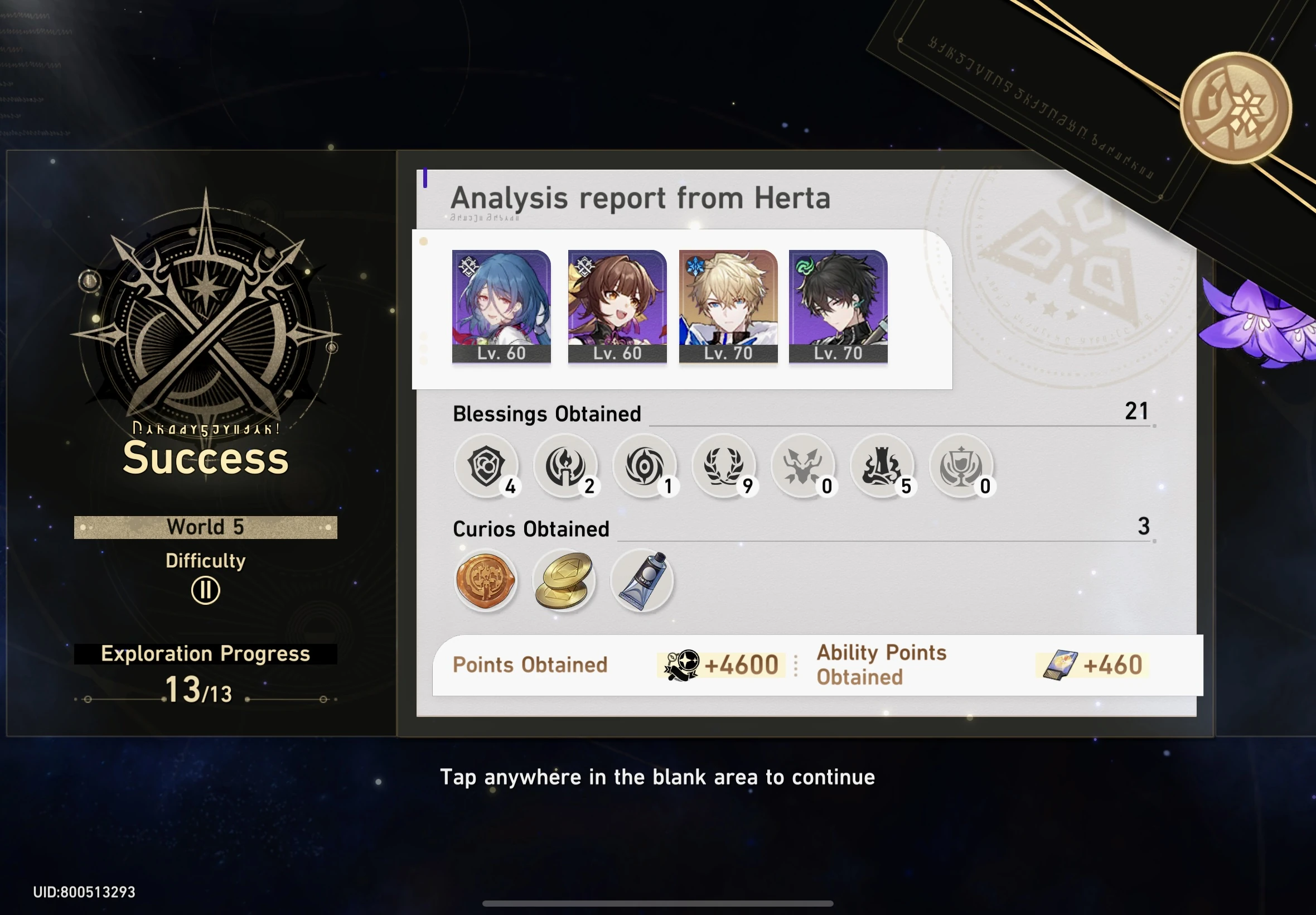Click the Points Obtained badge icon
Viewport: 1316px width, 915px height.
[x=682, y=664]
